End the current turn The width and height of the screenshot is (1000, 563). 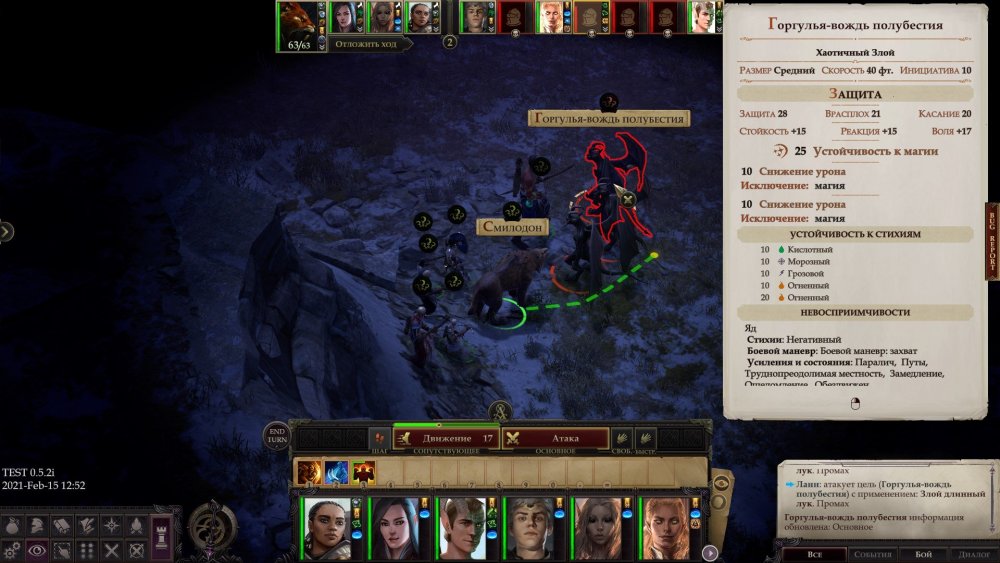(276, 435)
